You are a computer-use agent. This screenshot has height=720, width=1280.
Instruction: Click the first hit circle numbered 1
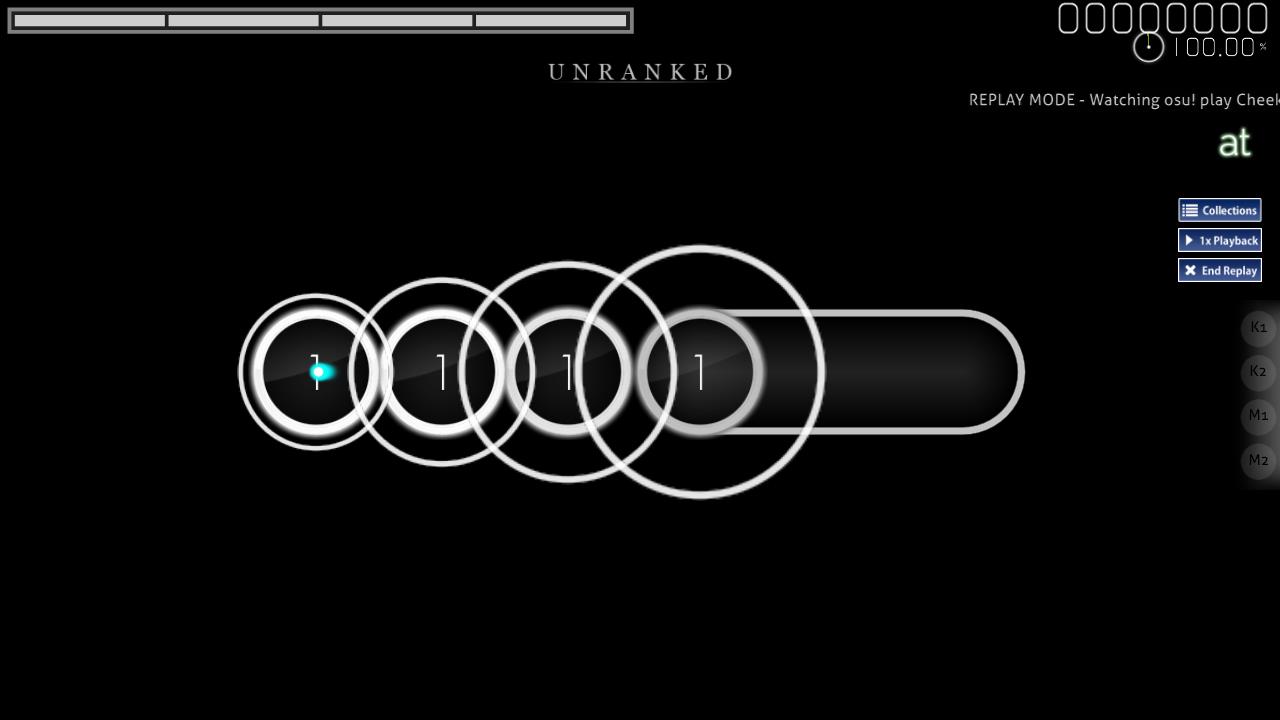pyautogui.click(x=316, y=371)
